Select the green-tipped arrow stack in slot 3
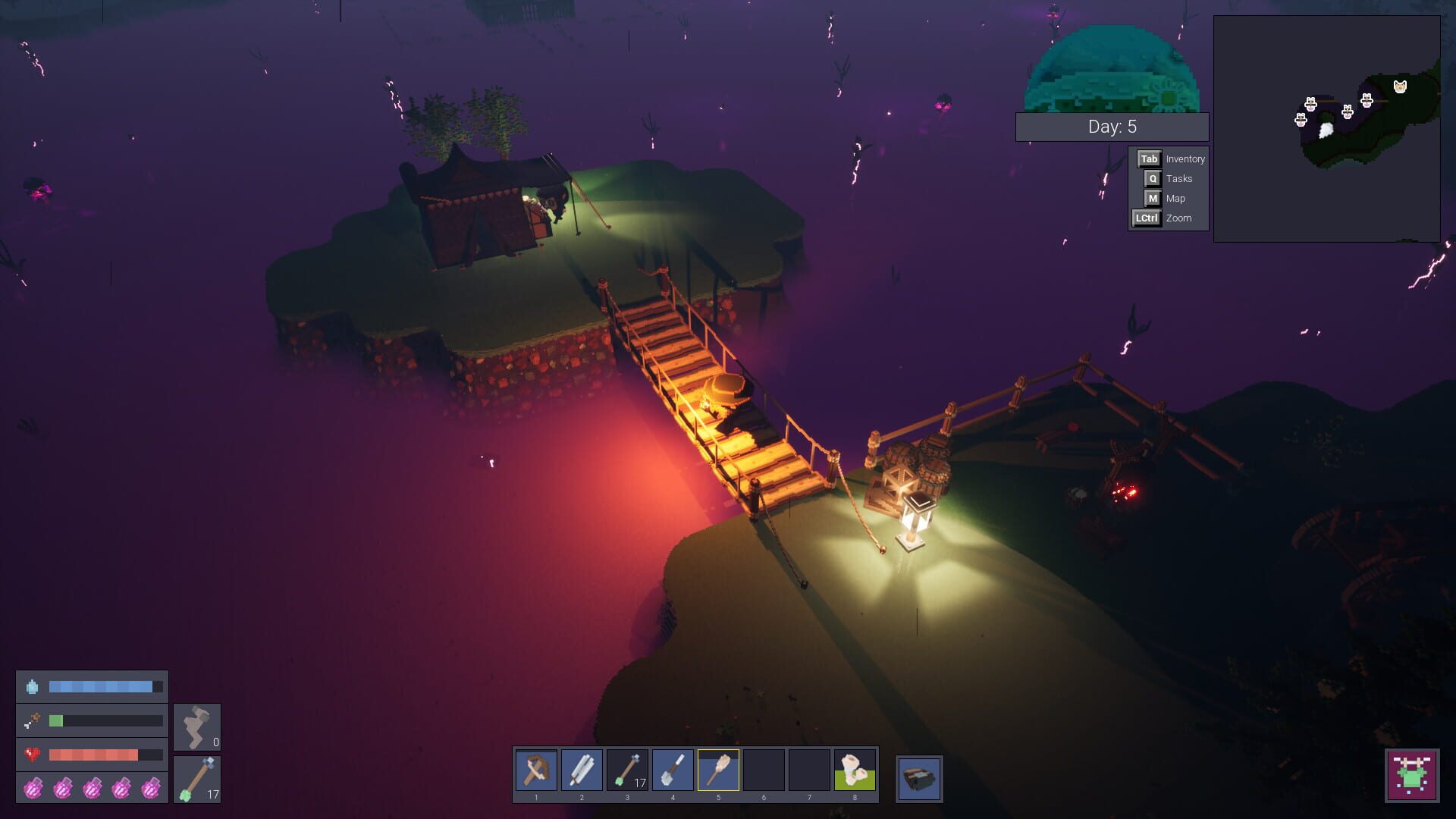 pos(628,770)
